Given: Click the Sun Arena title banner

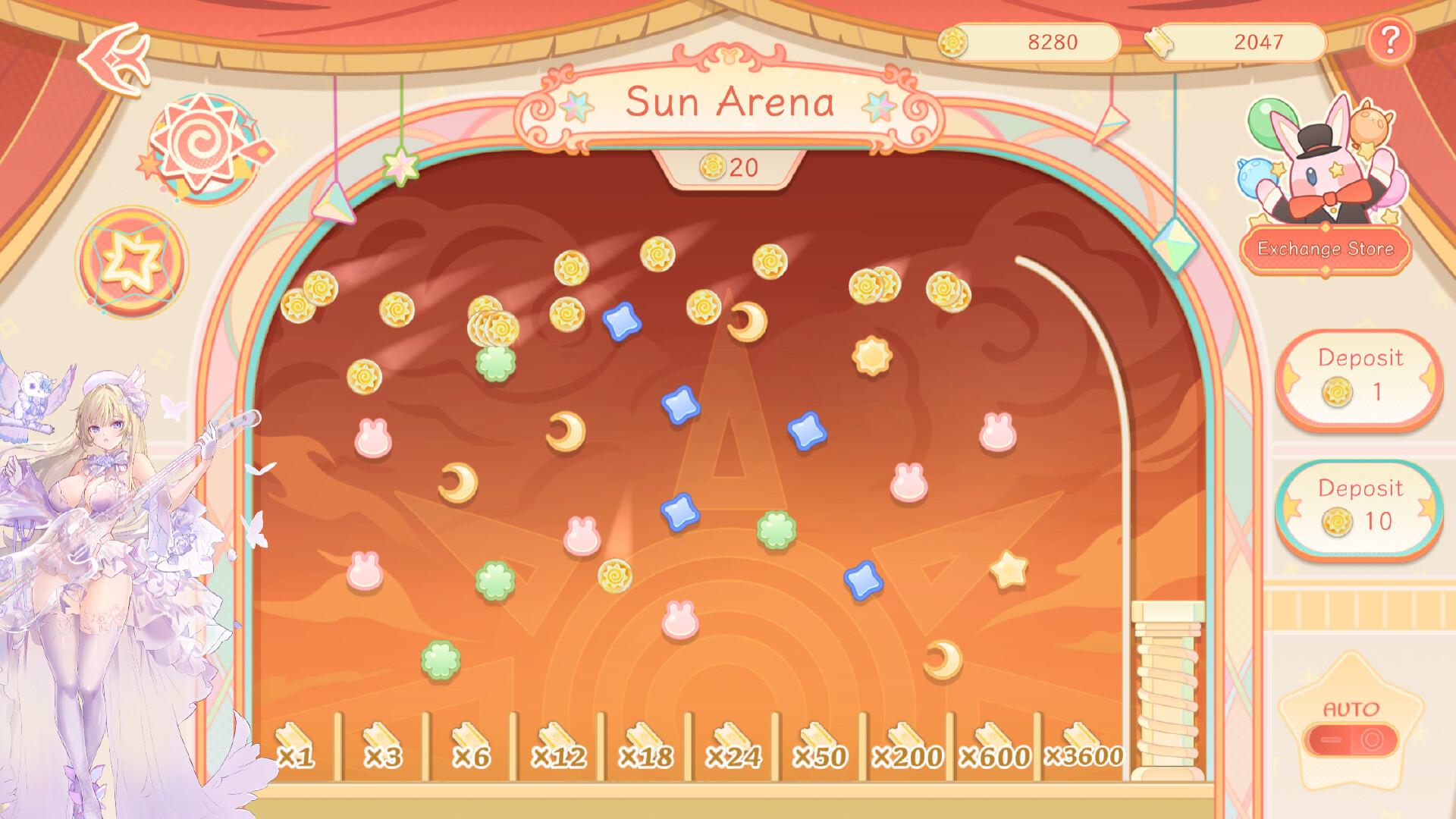Looking at the screenshot, I should 728,102.
